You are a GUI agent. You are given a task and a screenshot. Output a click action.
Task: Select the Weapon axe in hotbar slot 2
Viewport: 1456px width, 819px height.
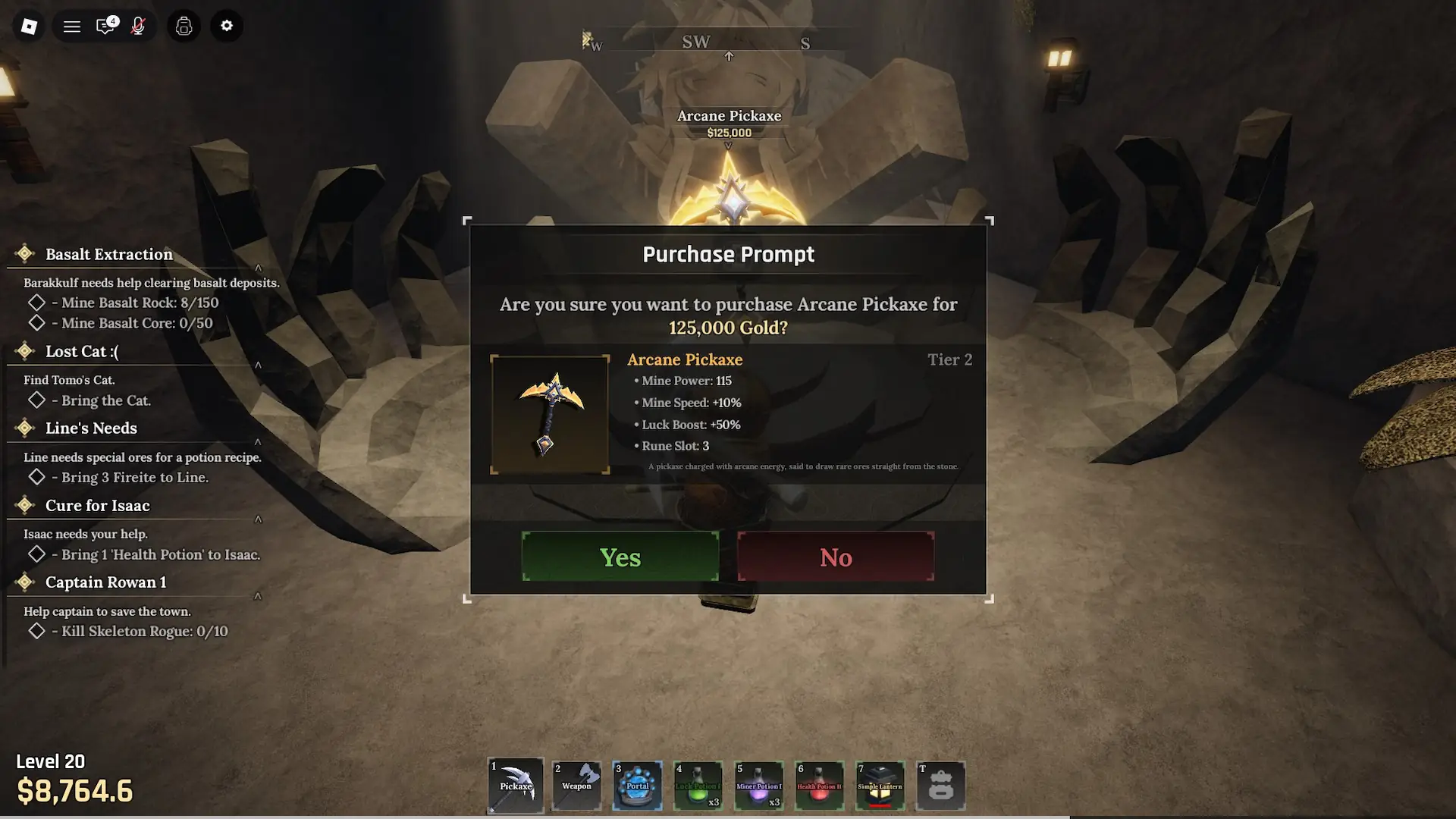click(x=576, y=786)
